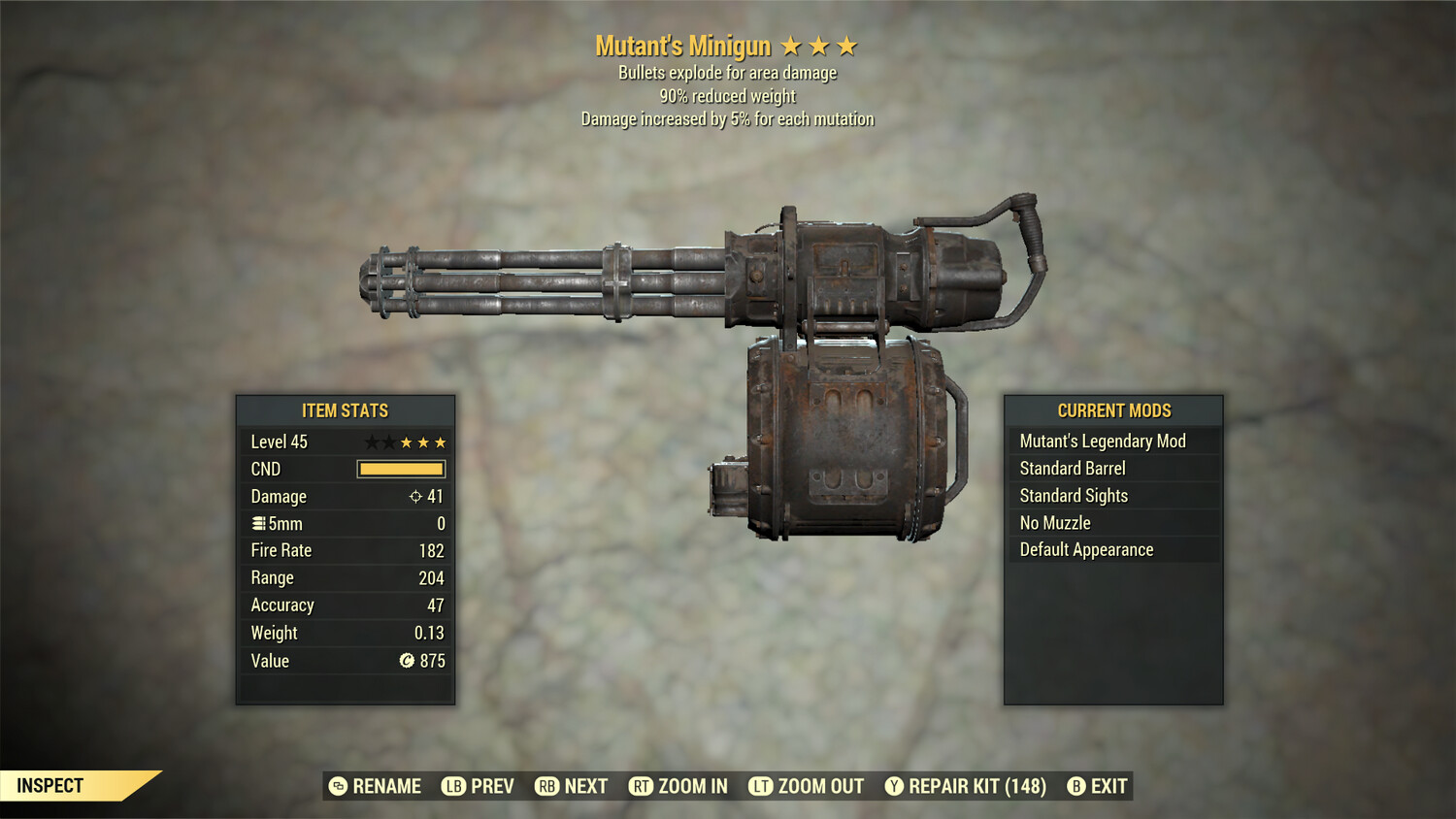The width and height of the screenshot is (1456, 819).
Task: Click the RENAME button
Action: [x=385, y=786]
